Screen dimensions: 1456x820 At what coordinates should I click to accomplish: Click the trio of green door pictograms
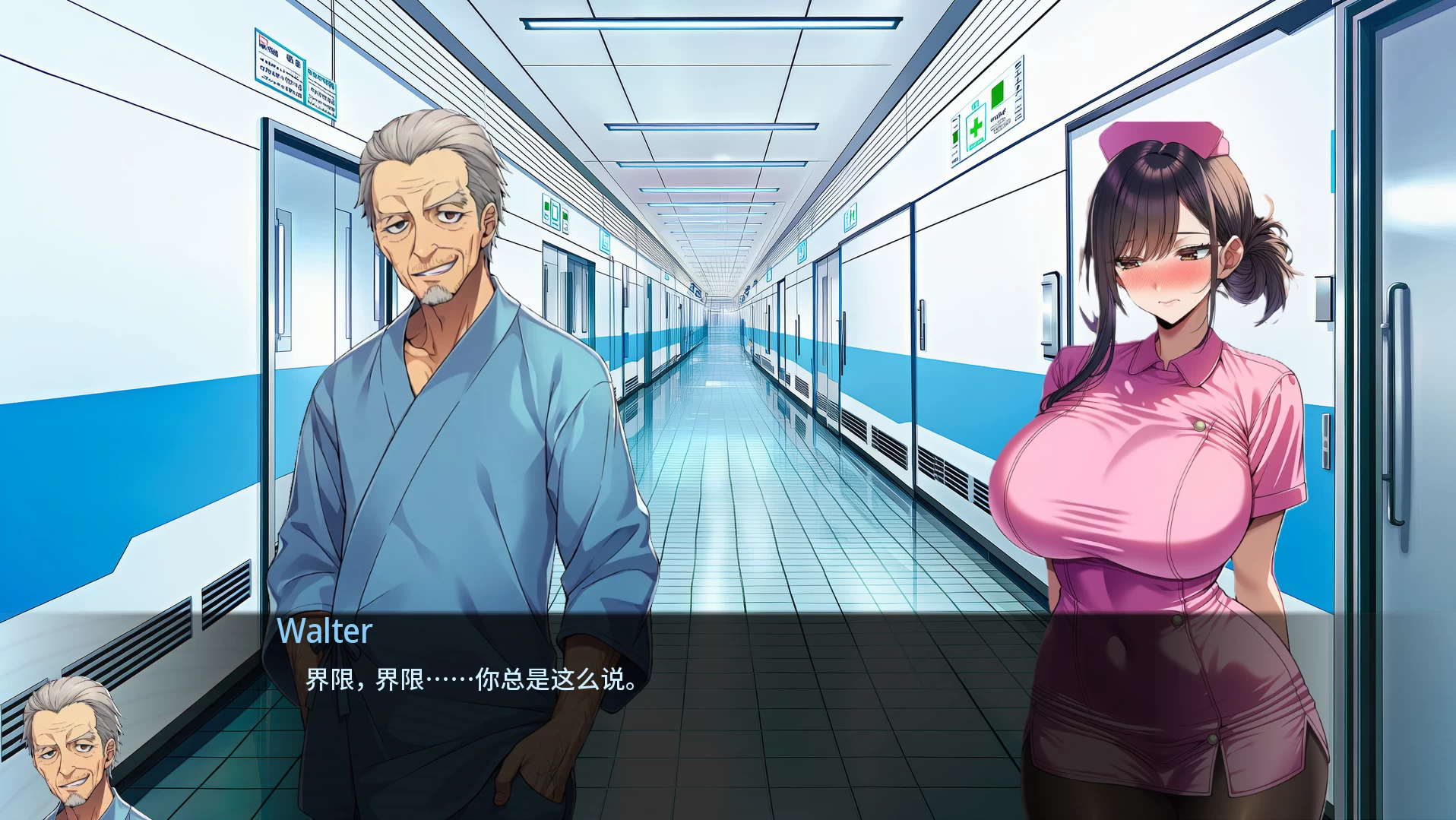click(555, 214)
